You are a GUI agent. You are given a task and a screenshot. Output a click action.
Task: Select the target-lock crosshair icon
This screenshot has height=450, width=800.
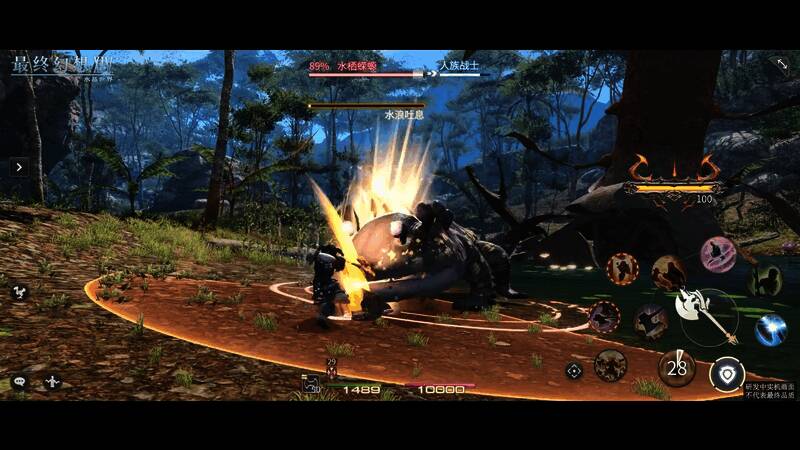574,371
